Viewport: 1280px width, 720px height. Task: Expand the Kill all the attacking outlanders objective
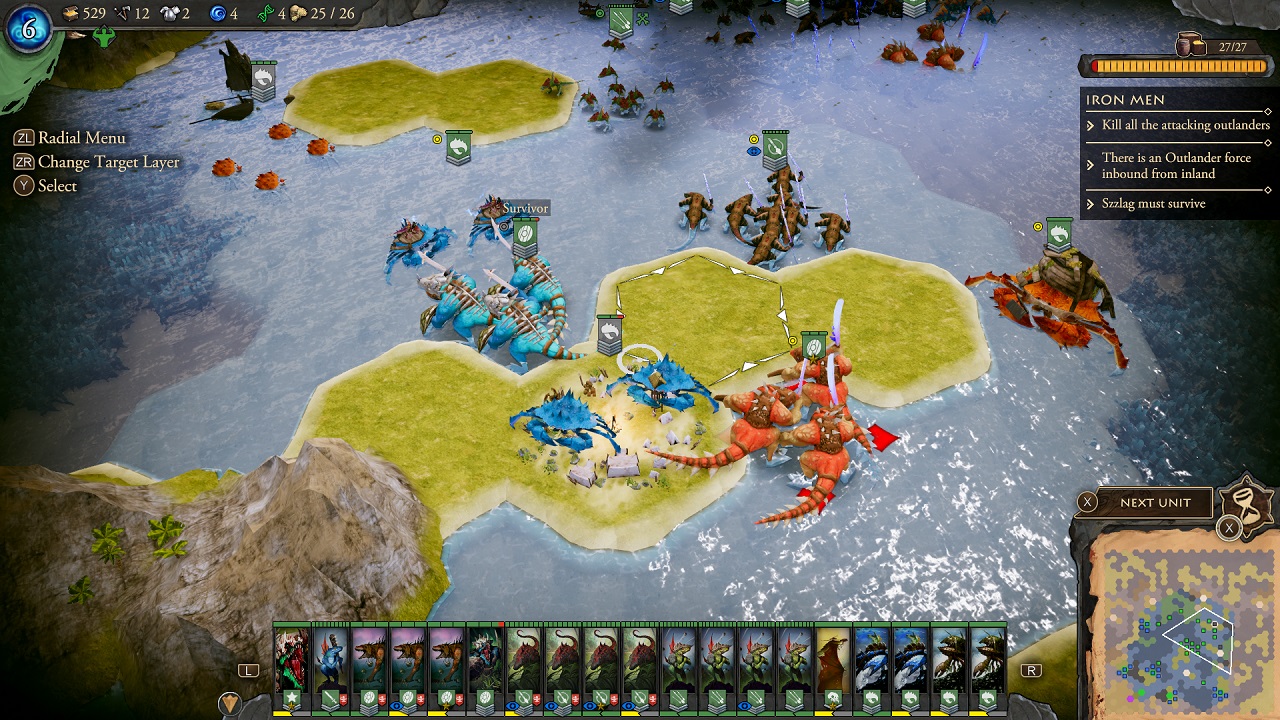click(x=1183, y=125)
